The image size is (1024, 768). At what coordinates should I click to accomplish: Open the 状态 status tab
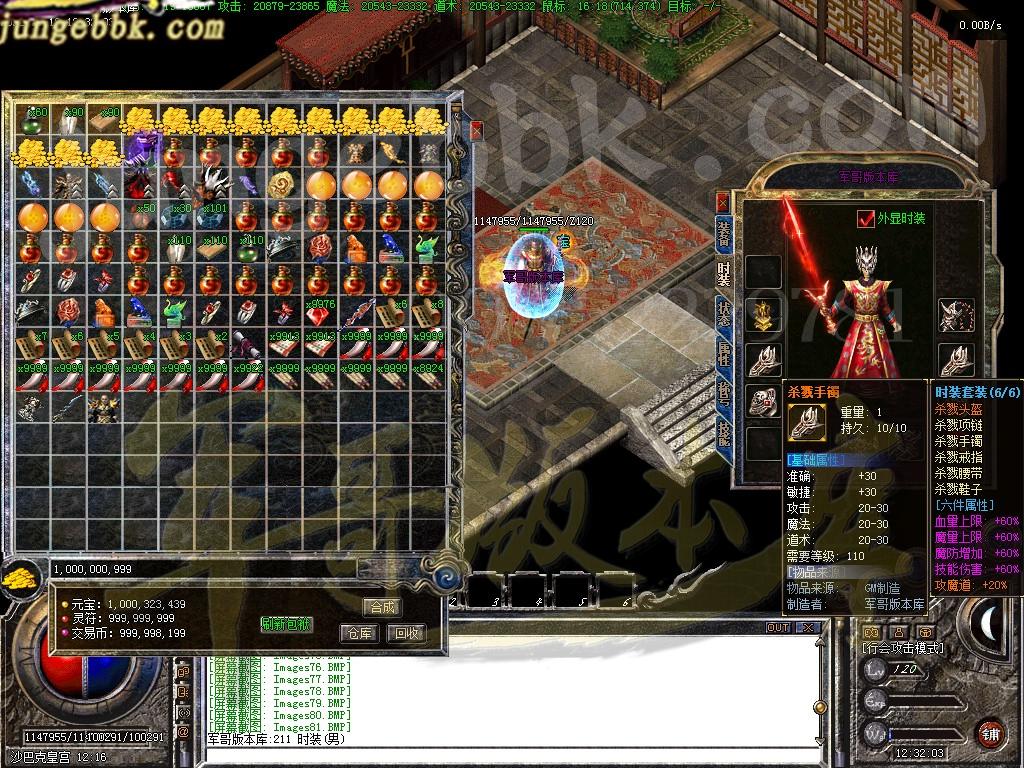point(724,314)
